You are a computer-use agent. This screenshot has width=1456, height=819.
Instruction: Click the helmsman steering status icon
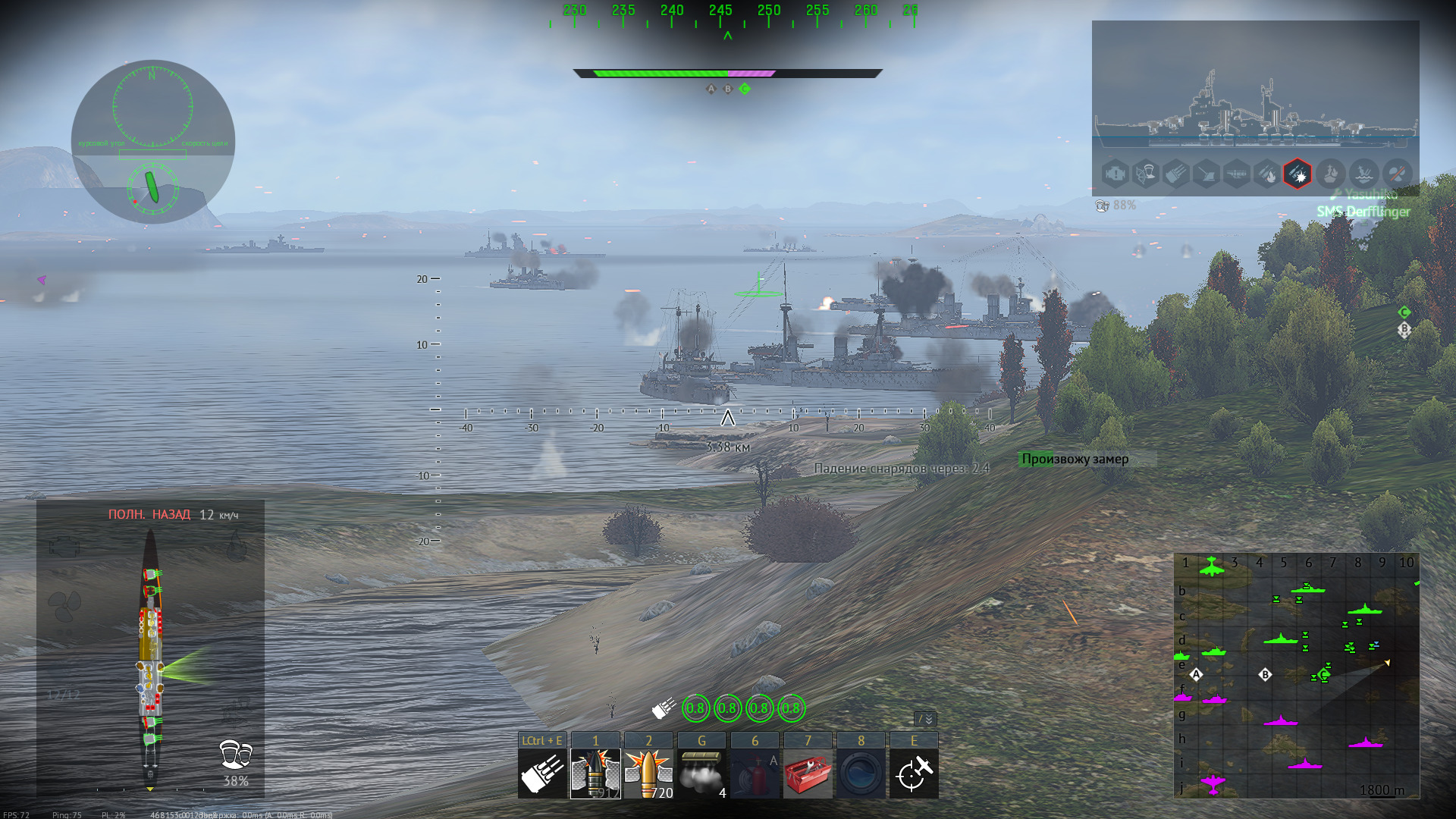[x=1146, y=174]
